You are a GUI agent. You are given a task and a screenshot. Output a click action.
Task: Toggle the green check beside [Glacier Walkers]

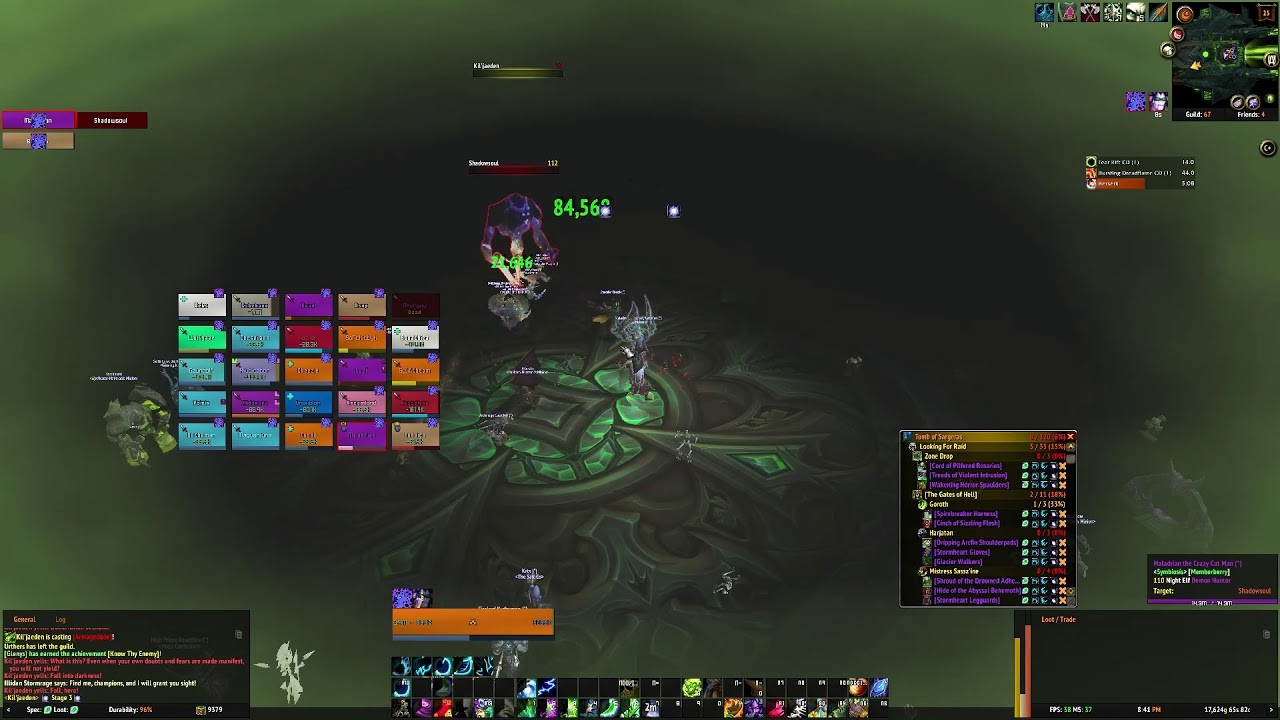[x=1025, y=560]
